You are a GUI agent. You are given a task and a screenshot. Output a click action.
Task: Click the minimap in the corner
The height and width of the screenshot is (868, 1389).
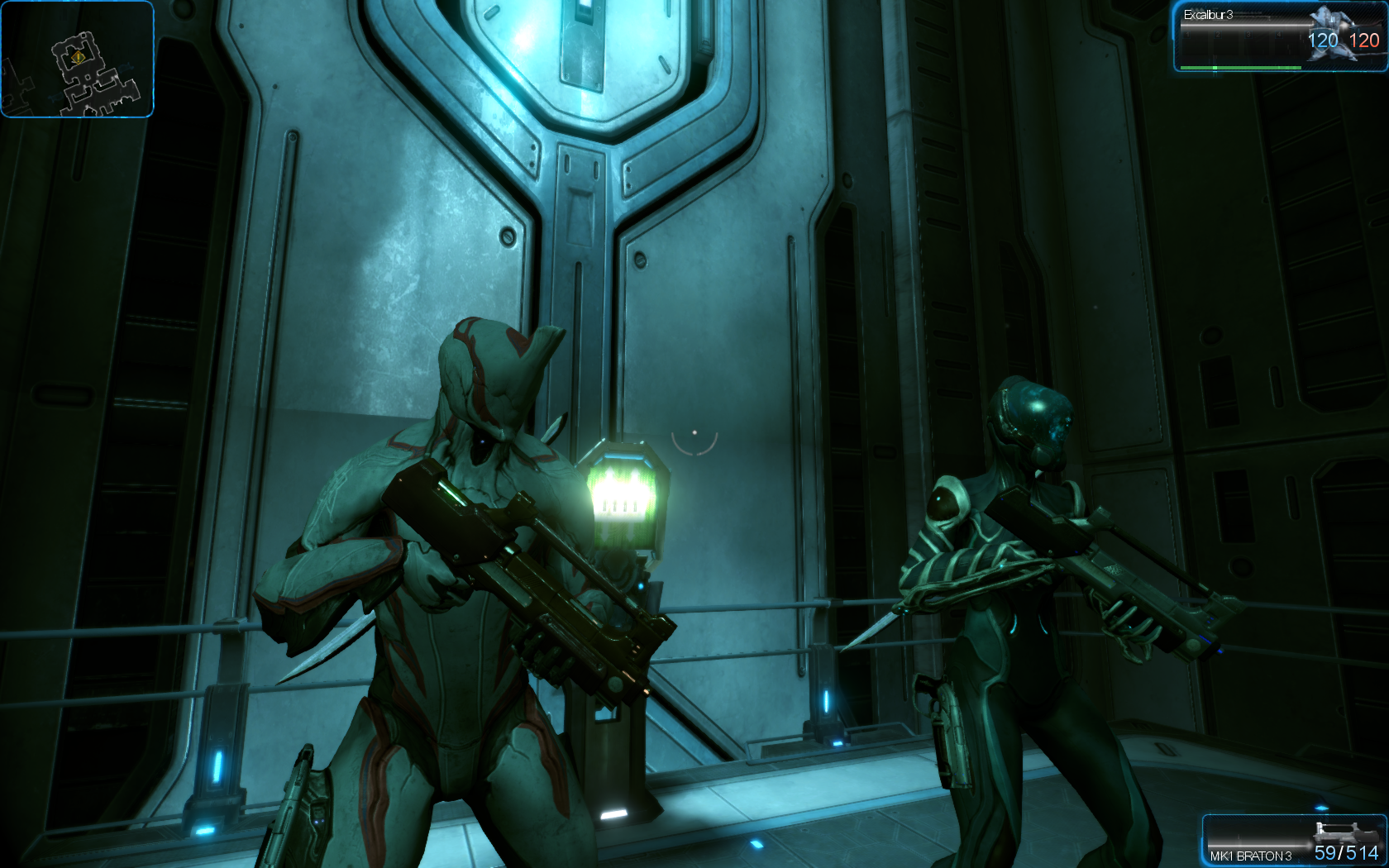click(77, 60)
